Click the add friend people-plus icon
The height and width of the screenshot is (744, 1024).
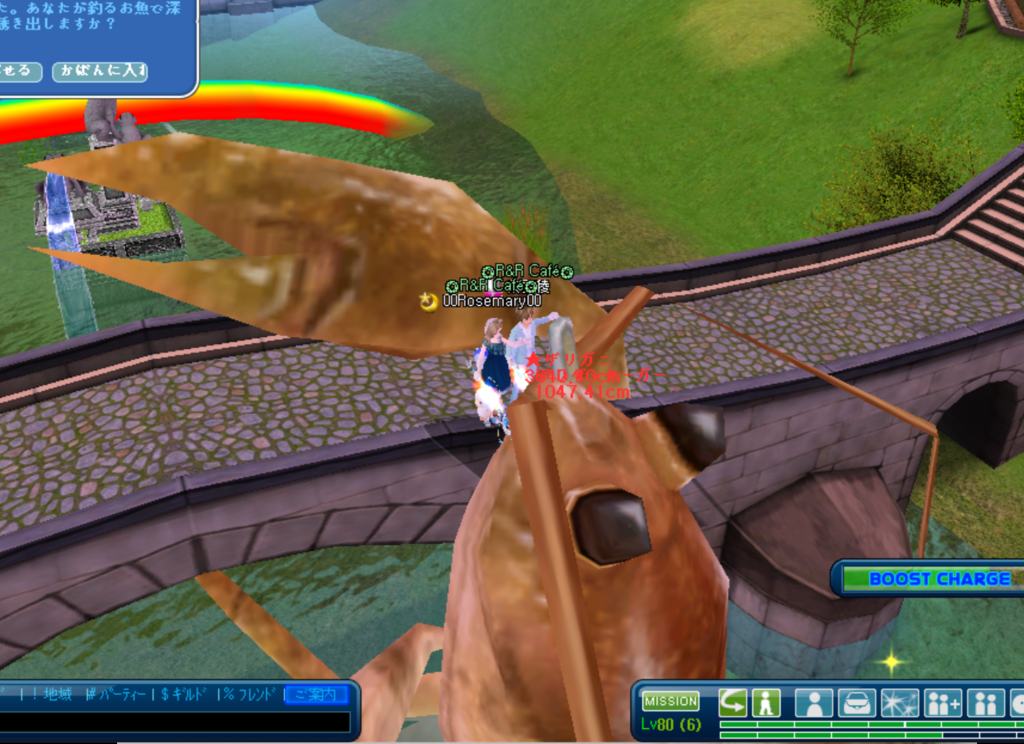tap(943, 702)
